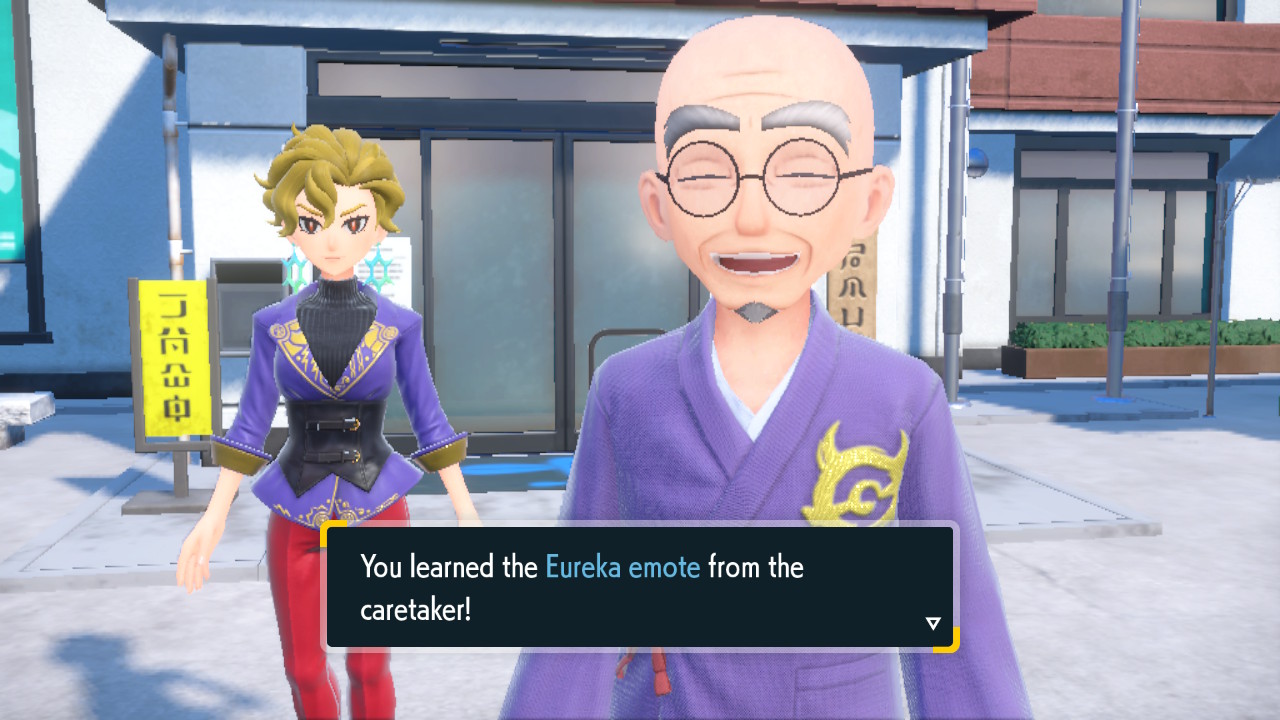Click the Eureka emote message box
This screenshot has height=720, width=1280.
[x=640, y=587]
